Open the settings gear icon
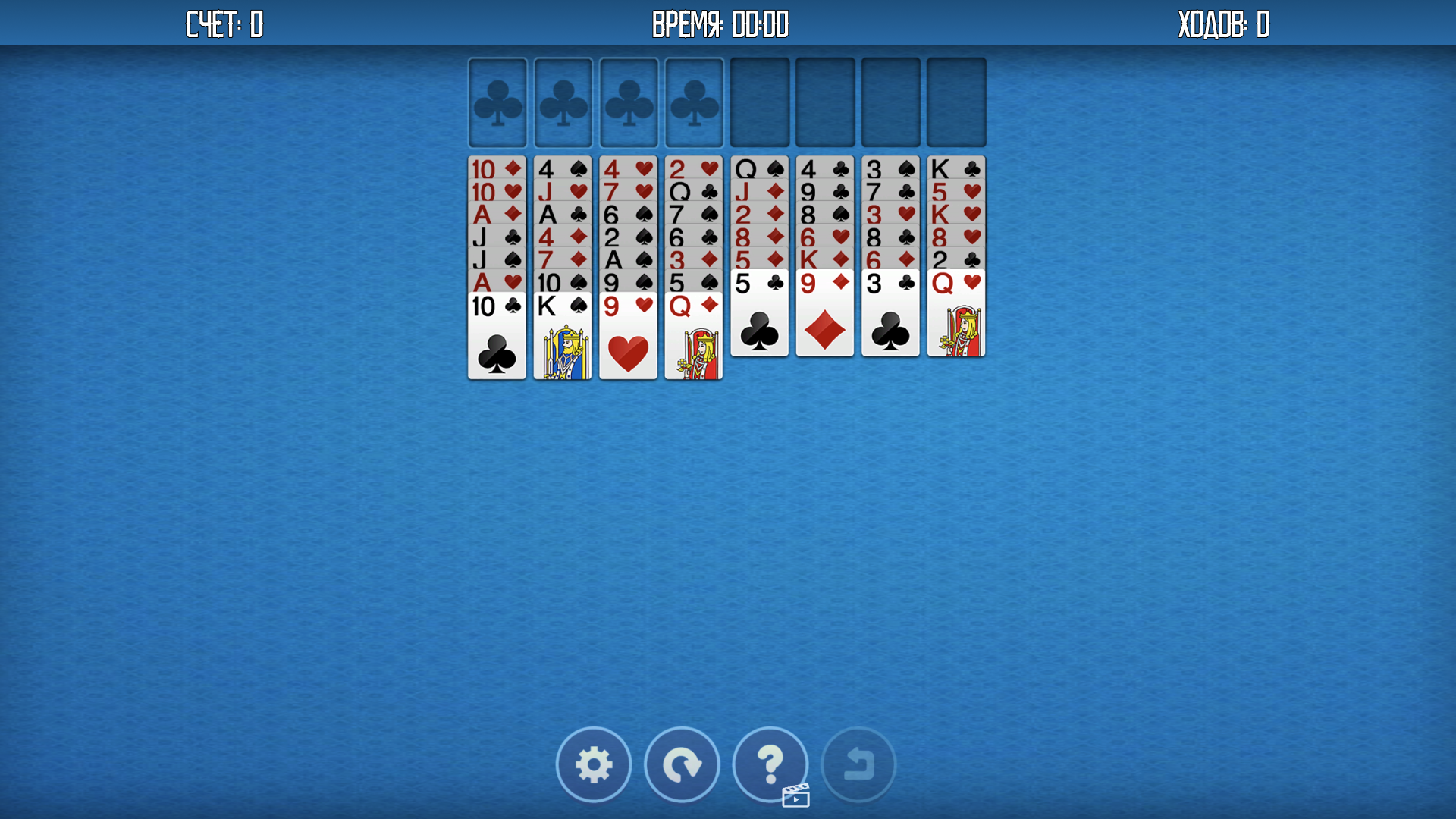 click(x=594, y=764)
